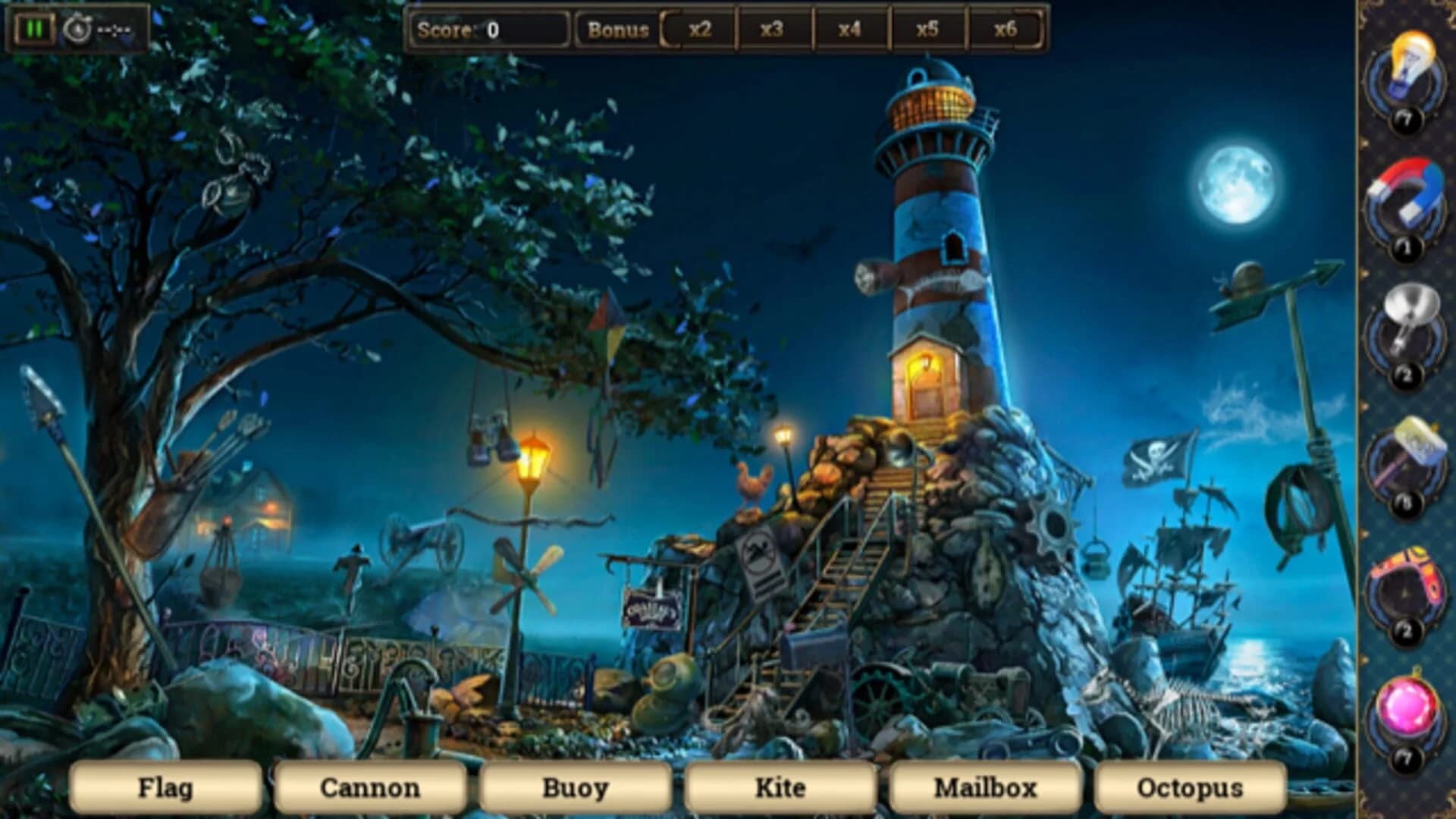
Task: Click the Cannon word button
Action: click(369, 787)
